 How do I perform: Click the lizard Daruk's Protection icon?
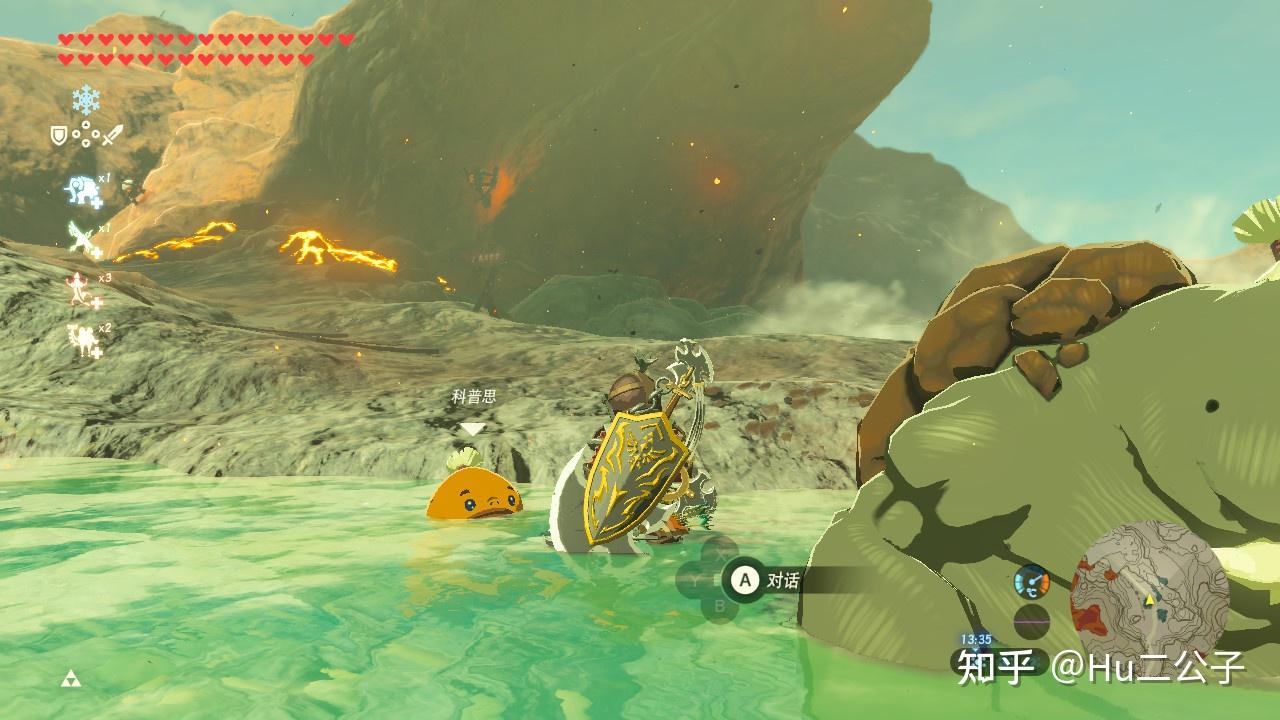(x=81, y=288)
